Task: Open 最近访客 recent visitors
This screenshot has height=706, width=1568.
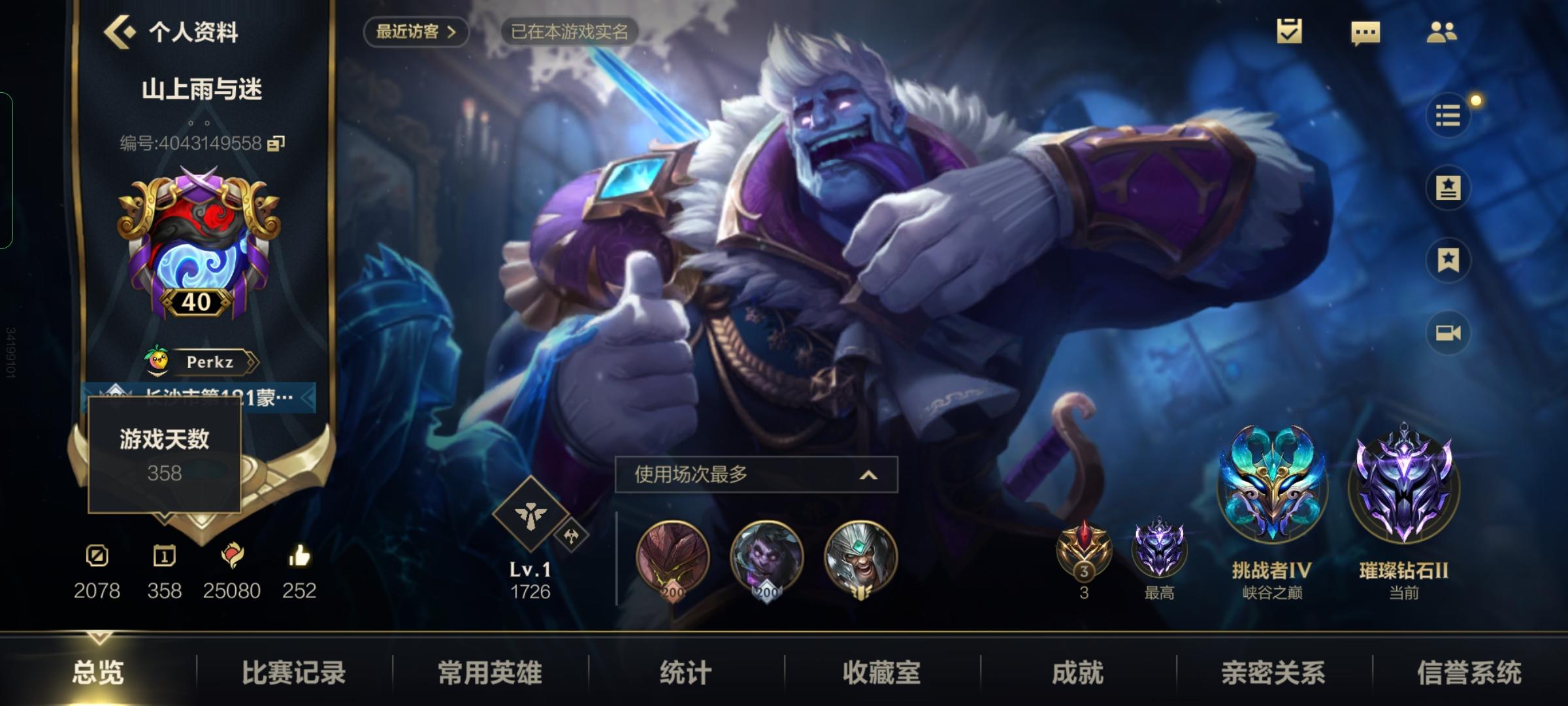Action: tap(416, 31)
